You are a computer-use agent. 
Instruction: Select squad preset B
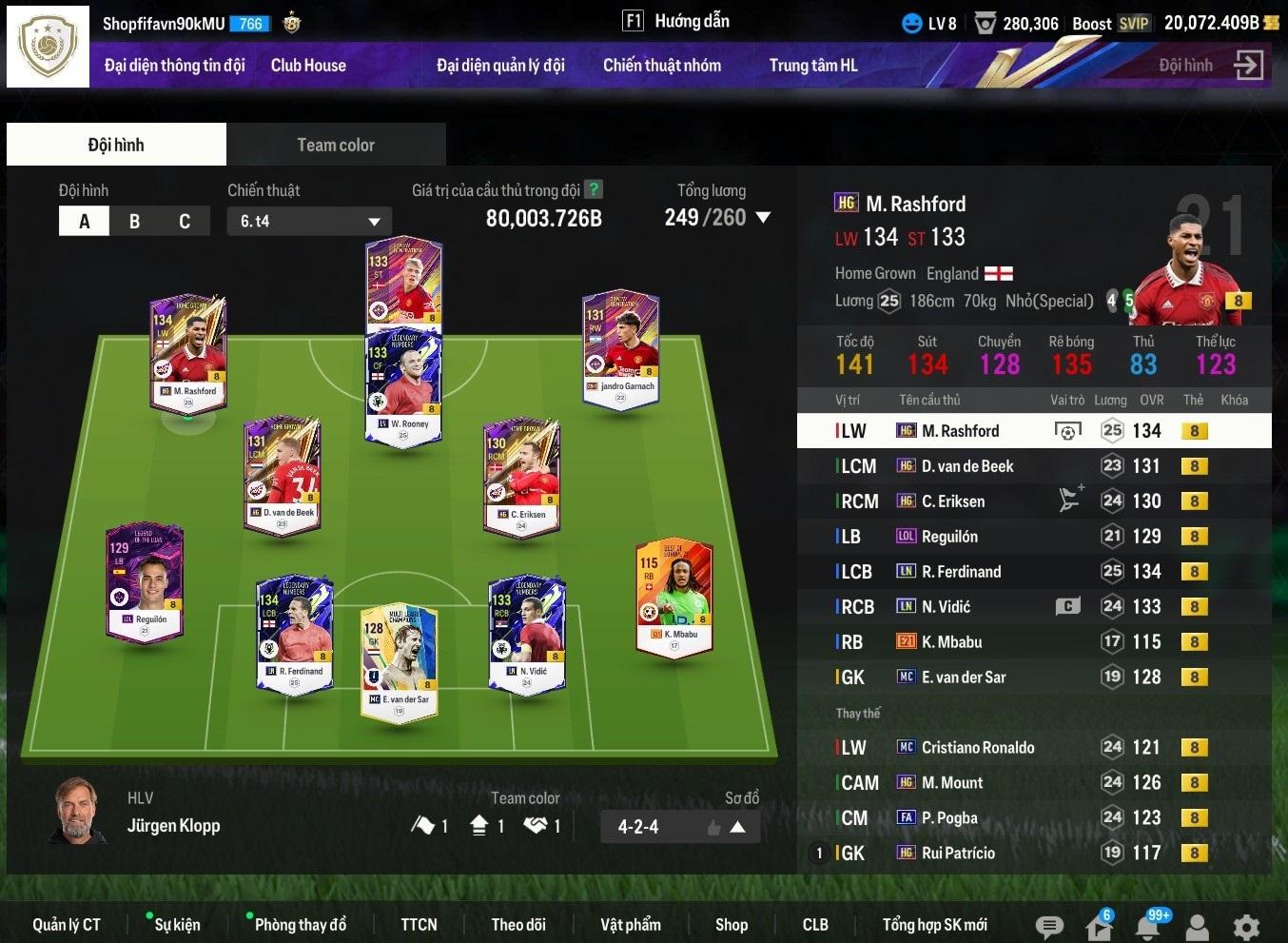tap(134, 222)
